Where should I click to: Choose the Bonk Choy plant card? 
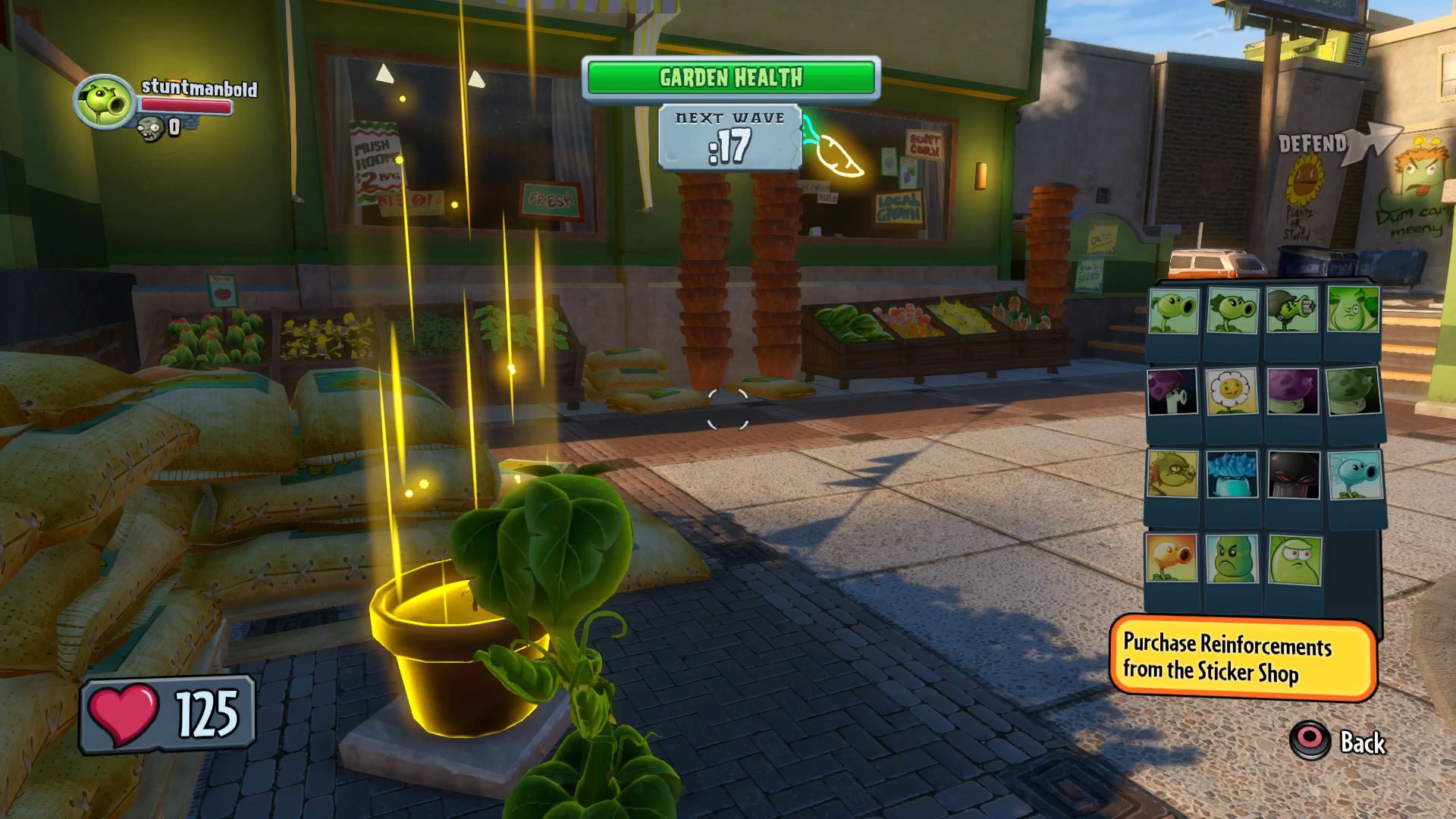click(x=1353, y=309)
